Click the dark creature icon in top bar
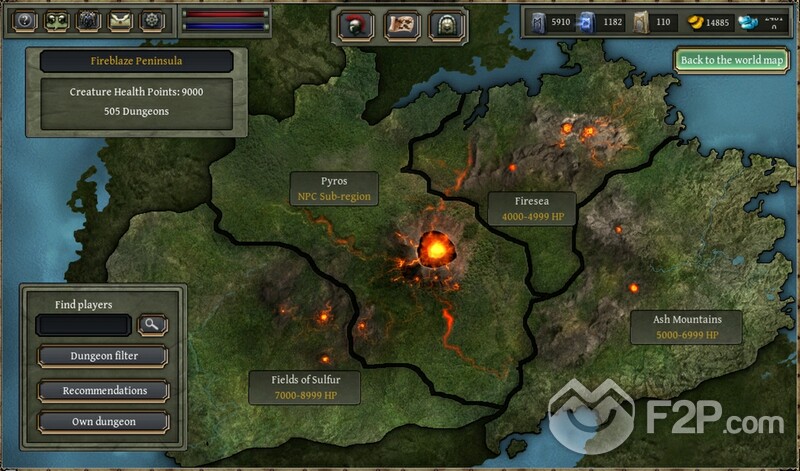 tap(88, 22)
